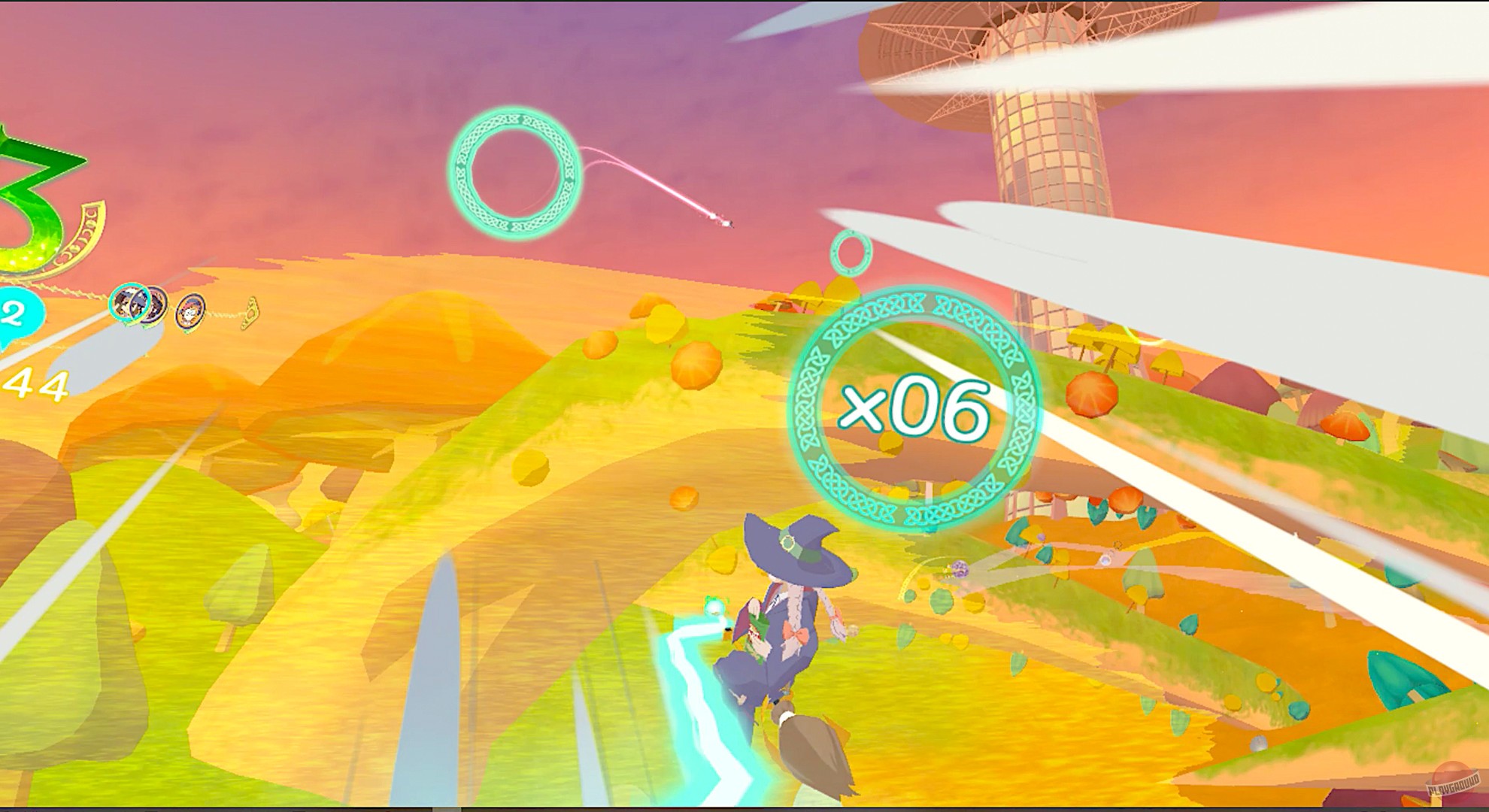
Task: Toggle the small distant flight ring
Action: [850, 252]
